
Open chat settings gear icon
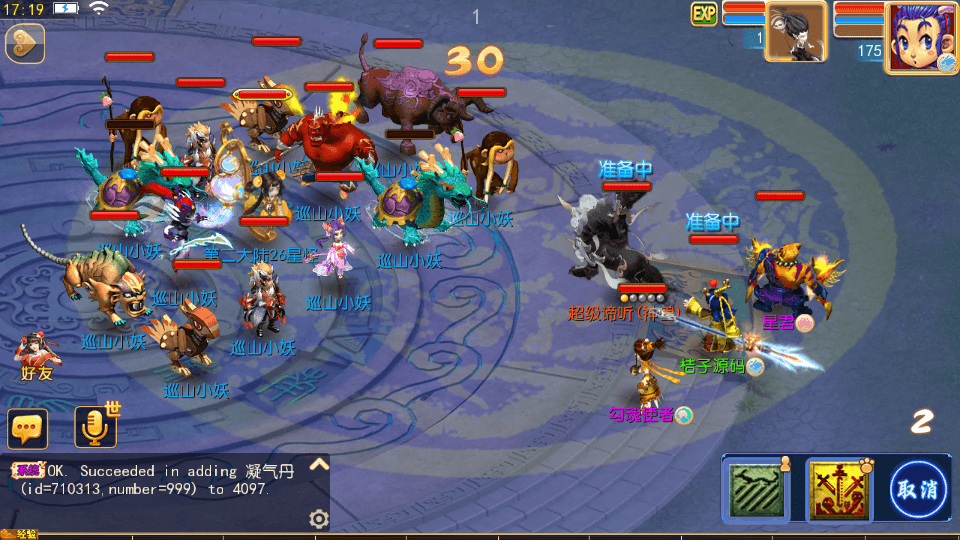[319, 518]
